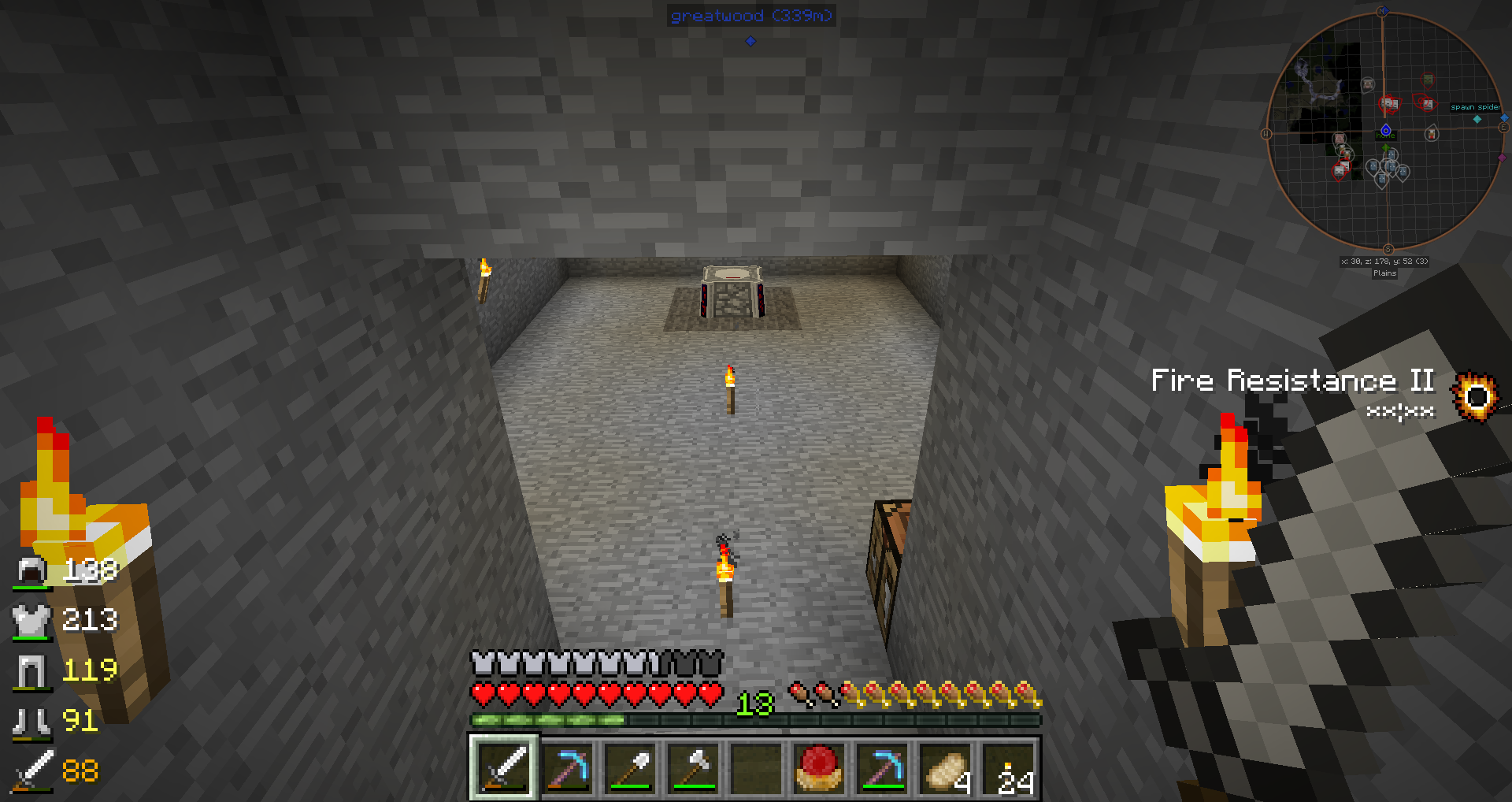The image size is (1512, 802).
Task: Choose the iron shovel in the hotbar
Action: pos(630,767)
